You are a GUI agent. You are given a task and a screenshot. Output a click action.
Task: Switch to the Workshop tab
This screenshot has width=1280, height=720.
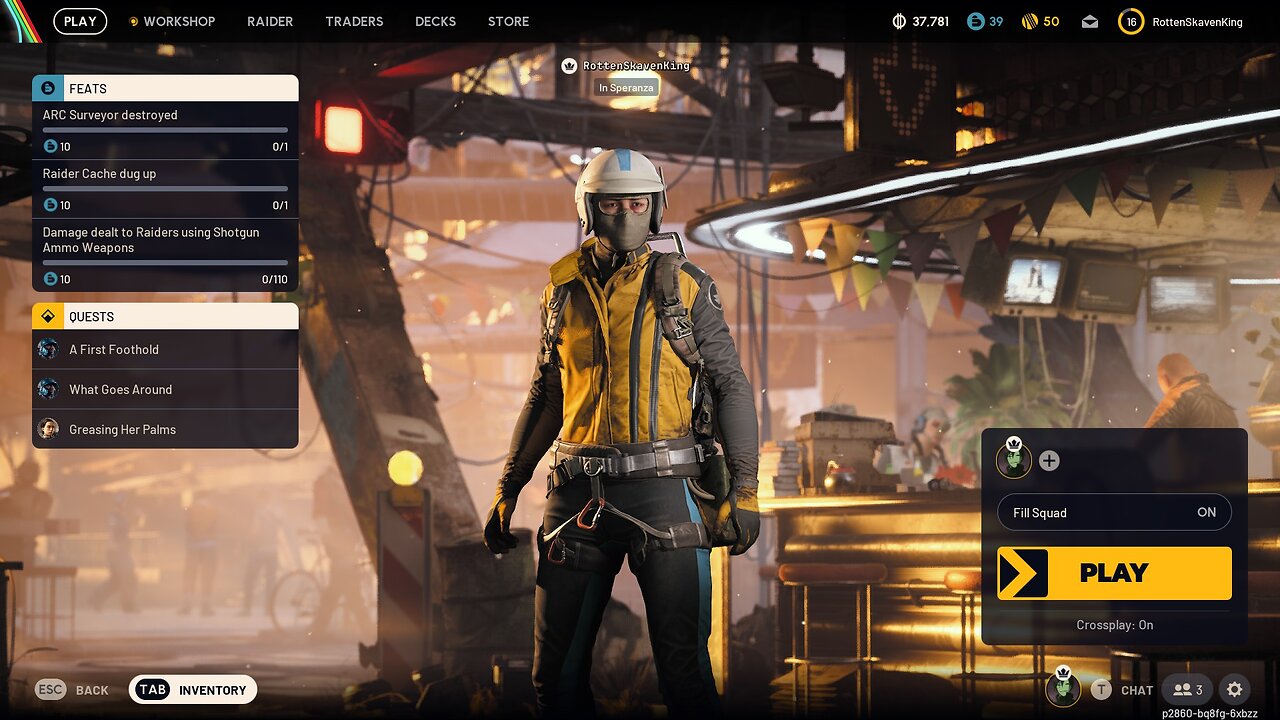[x=172, y=21]
